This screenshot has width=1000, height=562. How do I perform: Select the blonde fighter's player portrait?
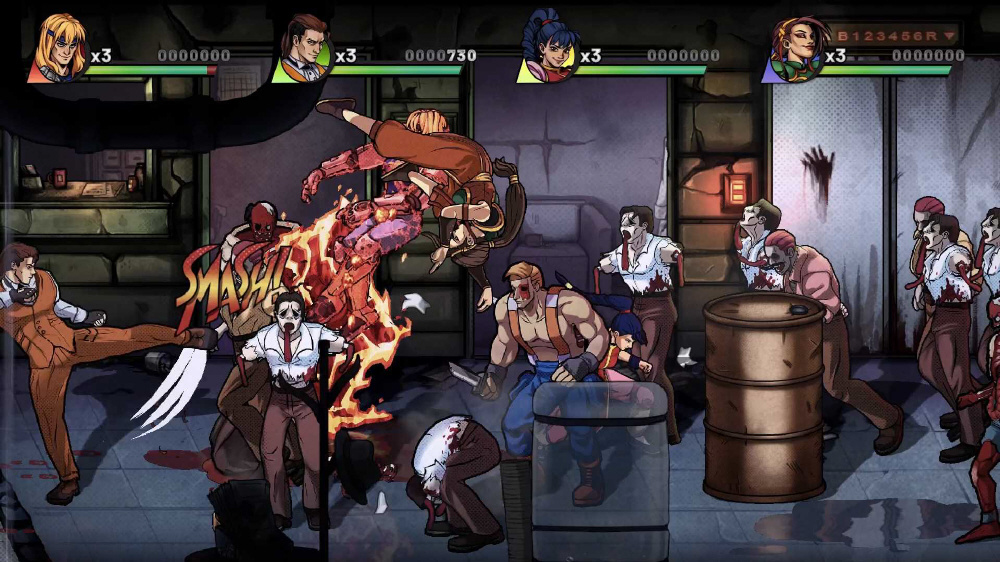tap(58, 48)
